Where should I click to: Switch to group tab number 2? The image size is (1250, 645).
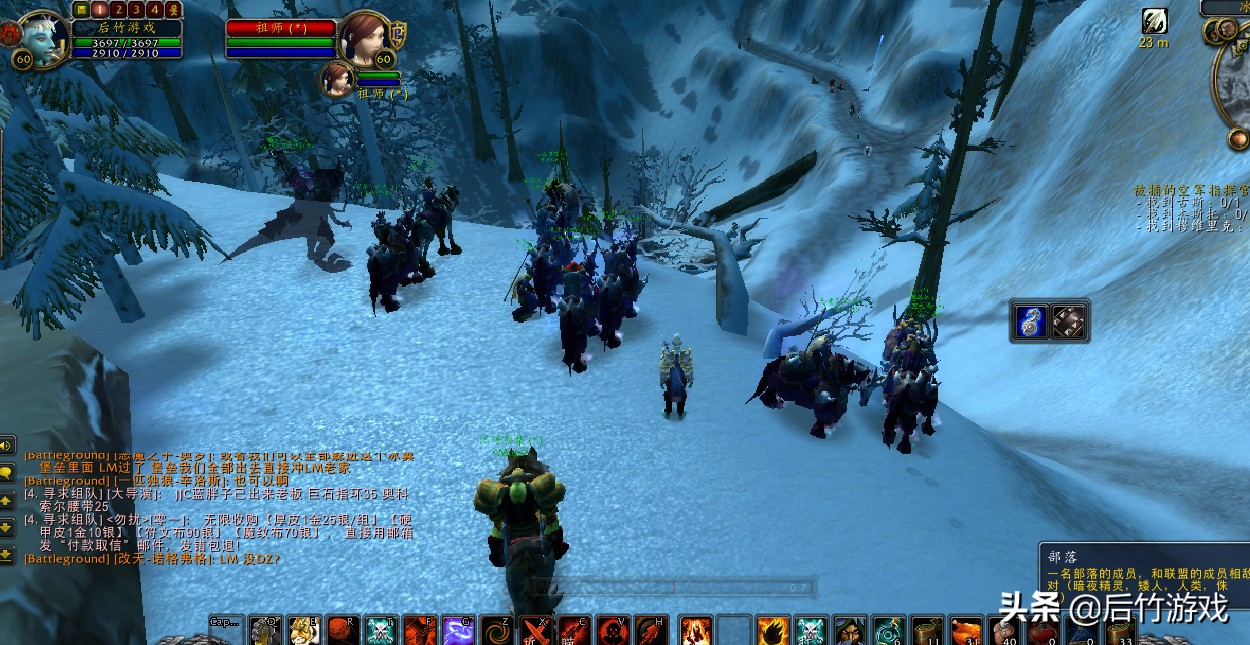[119, 10]
